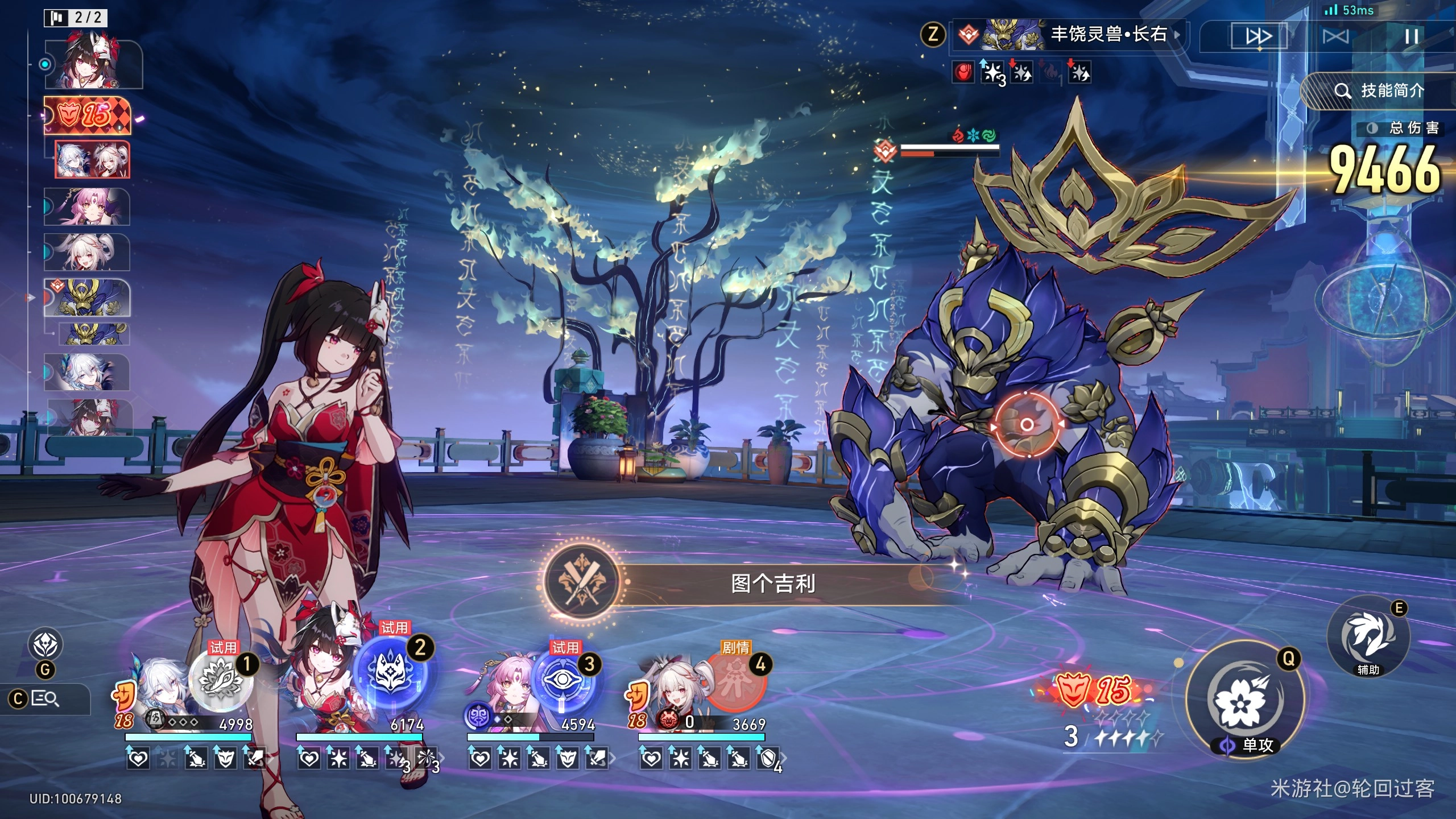Activate the red story ultimate, numbered 4
Screen dimensions: 1456x819
tap(735, 681)
